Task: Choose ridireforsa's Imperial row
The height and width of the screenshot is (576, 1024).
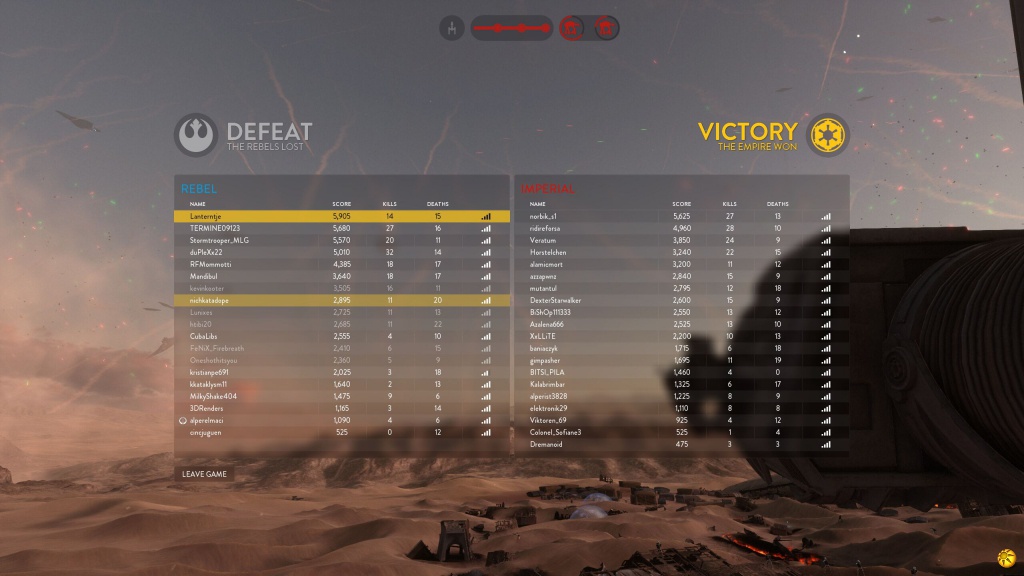Action: 681,228
